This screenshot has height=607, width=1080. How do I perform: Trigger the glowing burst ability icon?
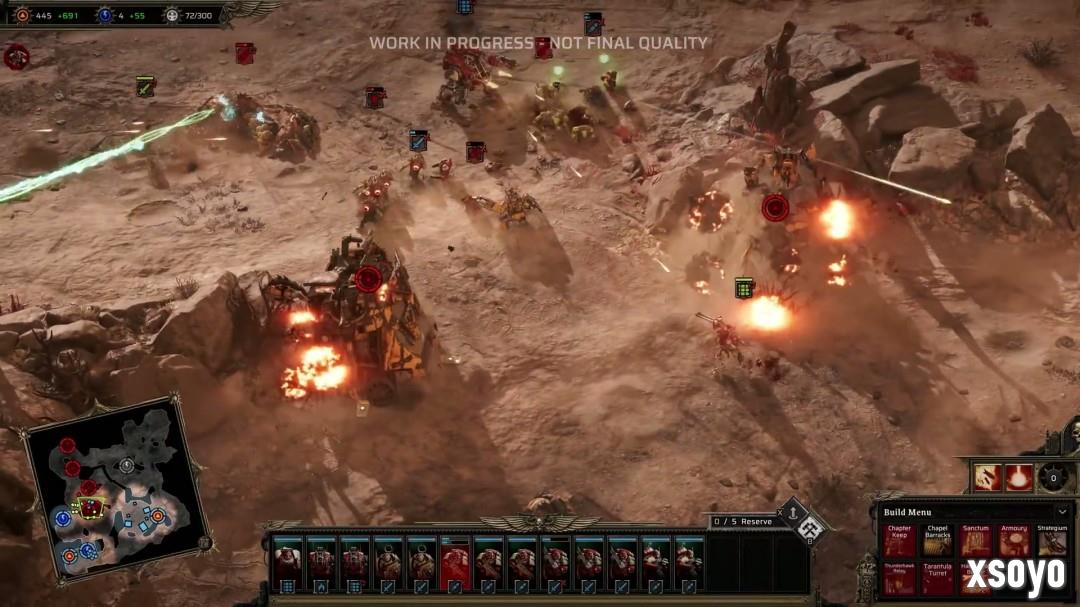[x=1019, y=477]
